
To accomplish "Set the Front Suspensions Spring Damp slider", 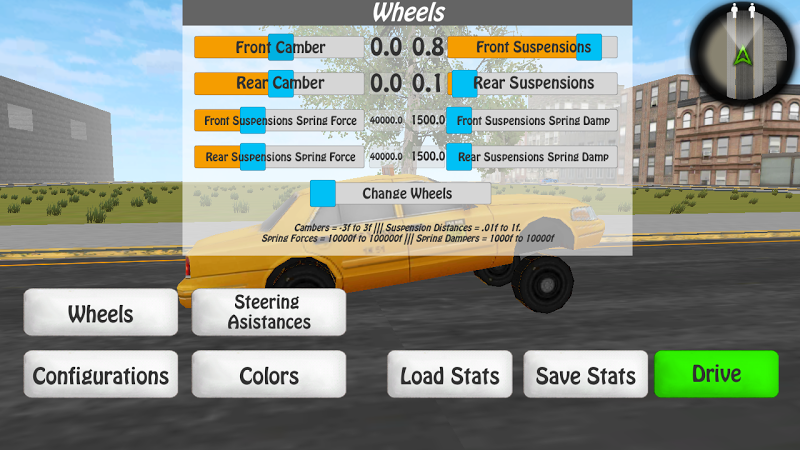I will [x=459, y=120].
